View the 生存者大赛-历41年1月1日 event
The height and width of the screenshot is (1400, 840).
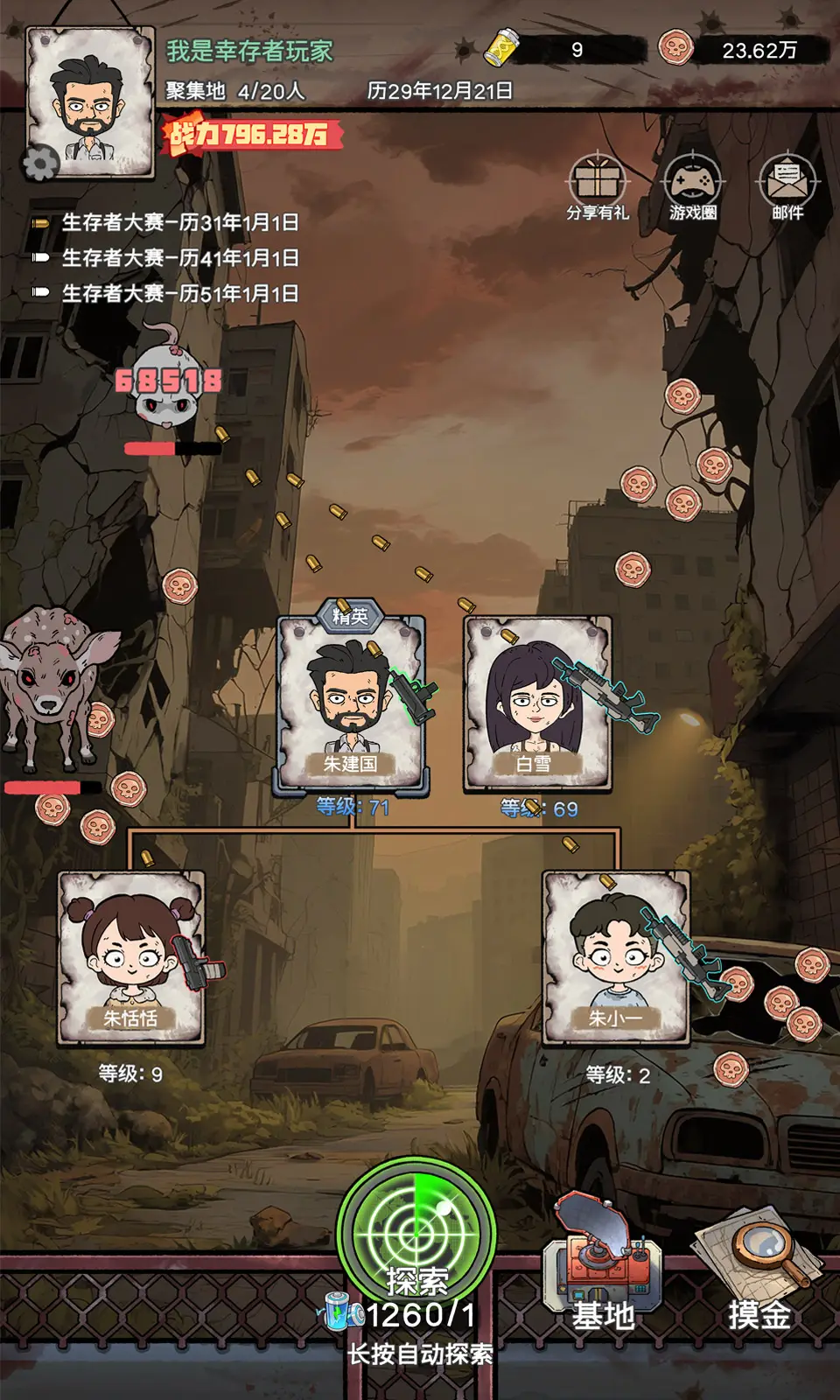(179, 258)
